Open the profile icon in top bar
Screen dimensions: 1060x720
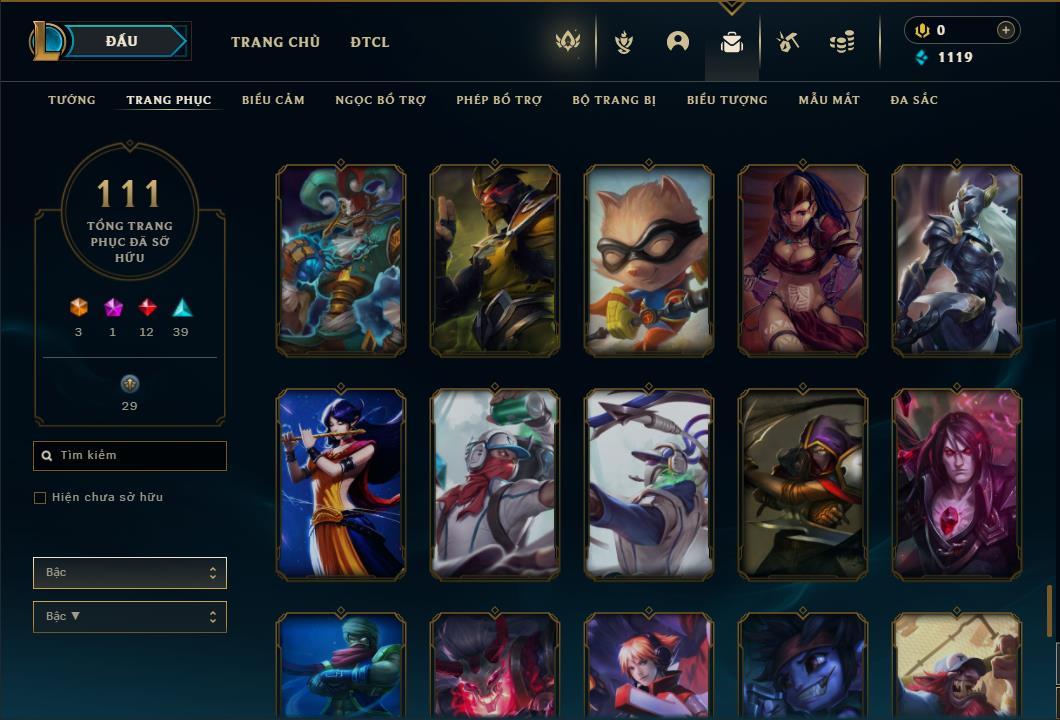tap(678, 42)
